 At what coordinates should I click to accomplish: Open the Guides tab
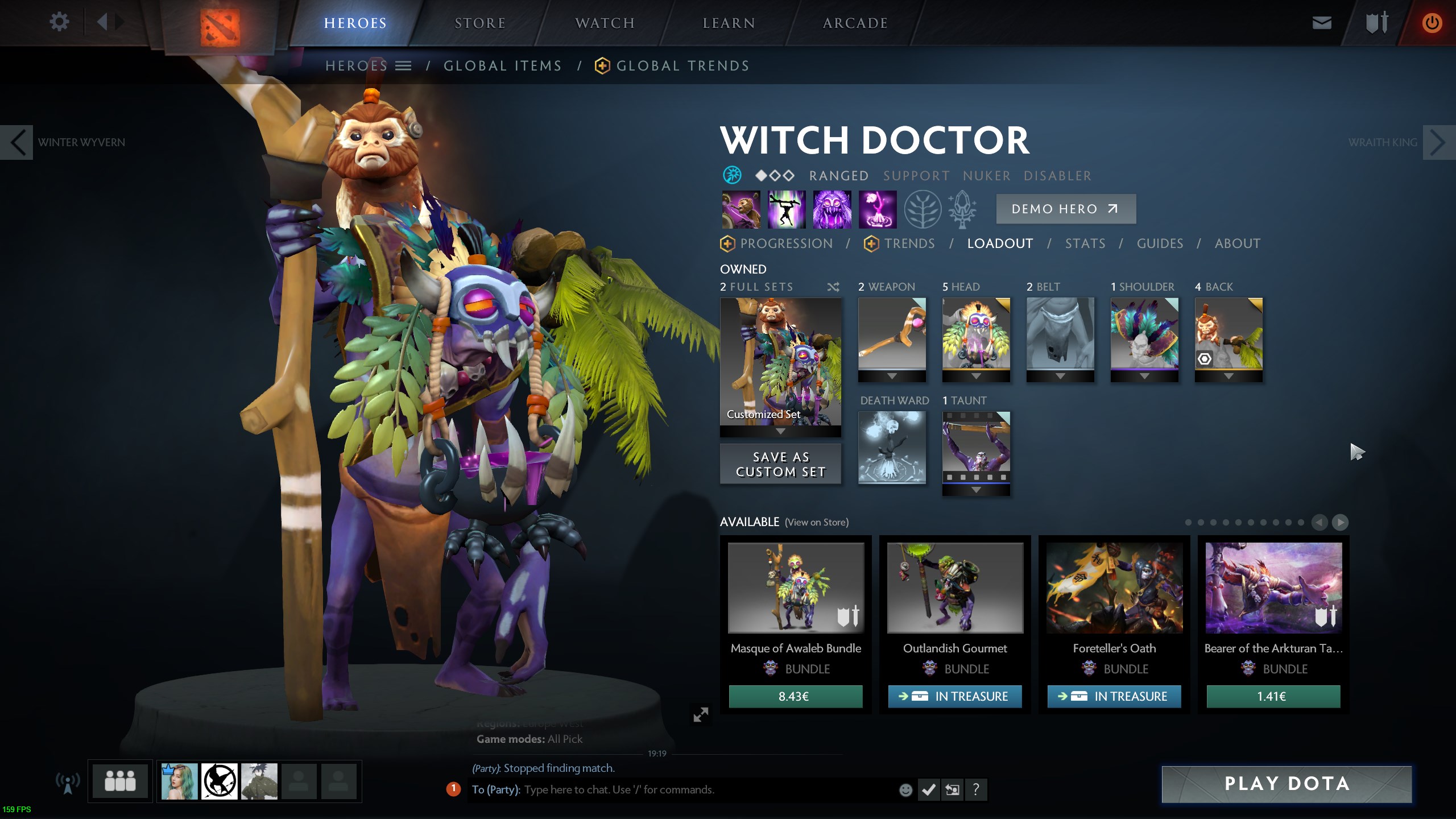coord(1160,243)
